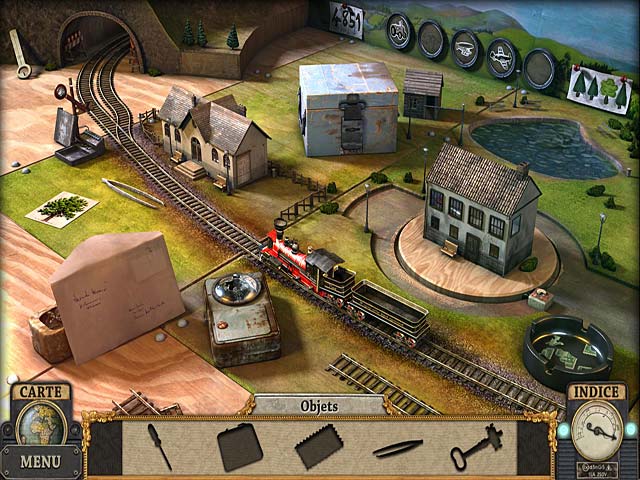Viewport: 640px width, 480px height.
Task: Click the Objets inventory label tab
Action: 319,406
